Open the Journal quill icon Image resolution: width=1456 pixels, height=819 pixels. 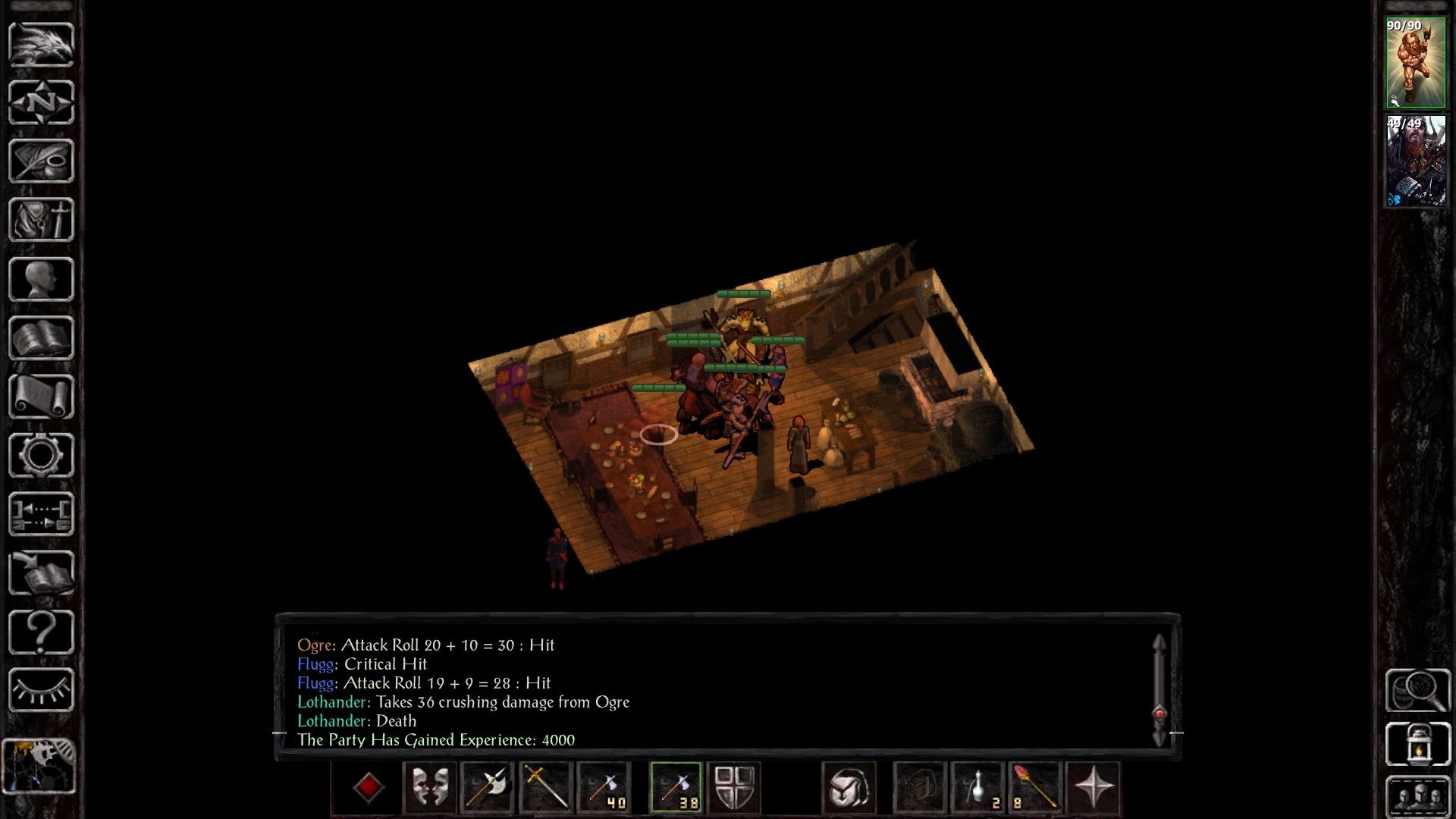(42, 162)
